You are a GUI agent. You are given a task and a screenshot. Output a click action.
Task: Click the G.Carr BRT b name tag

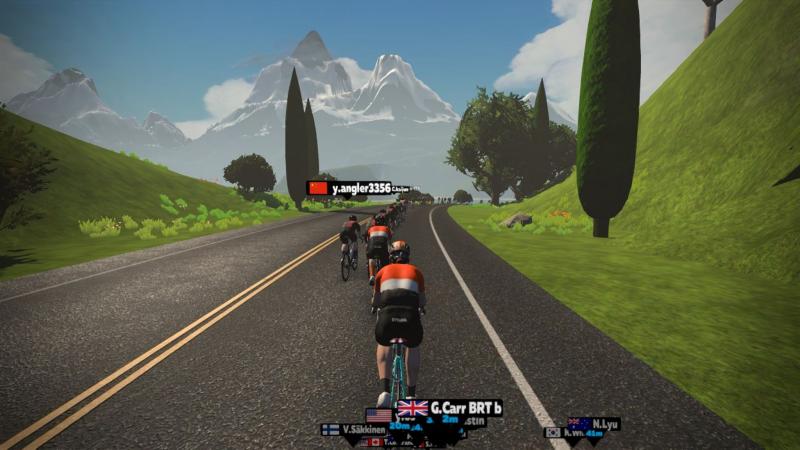tap(450, 408)
